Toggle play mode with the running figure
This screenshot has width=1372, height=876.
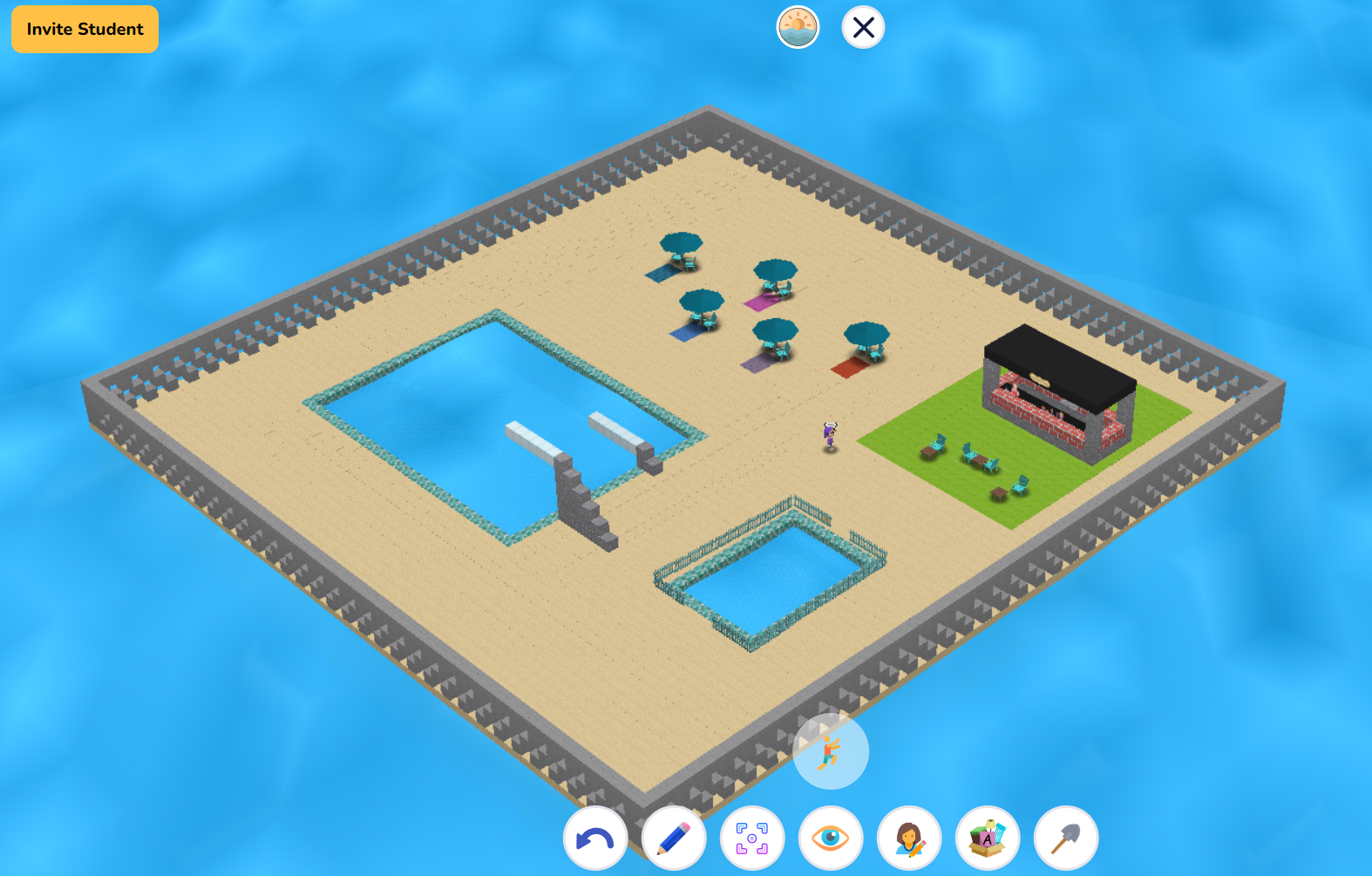pyautogui.click(x=830, y=752)
